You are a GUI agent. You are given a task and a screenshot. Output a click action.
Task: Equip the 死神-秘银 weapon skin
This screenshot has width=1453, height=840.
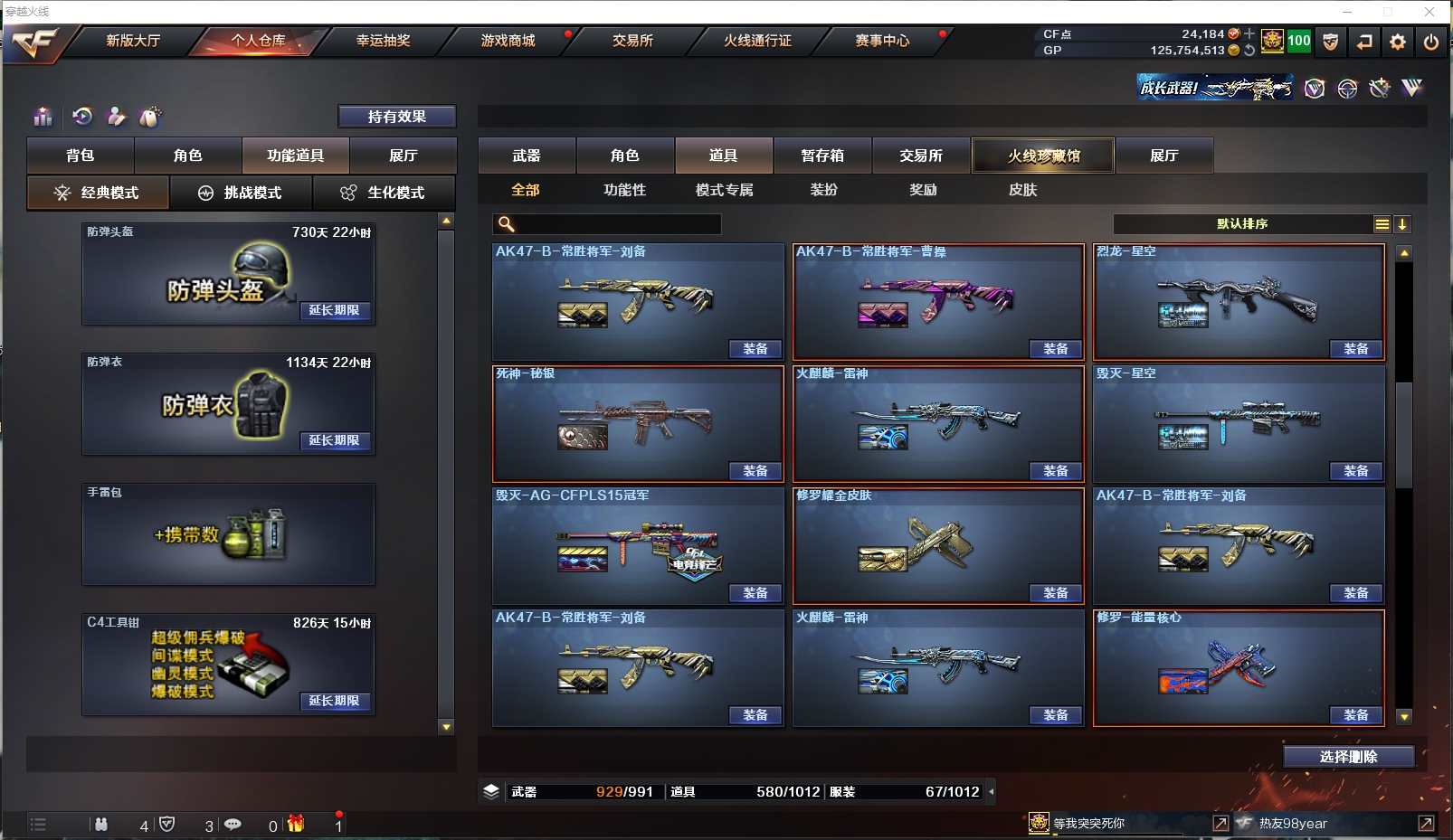click(755, 471)
